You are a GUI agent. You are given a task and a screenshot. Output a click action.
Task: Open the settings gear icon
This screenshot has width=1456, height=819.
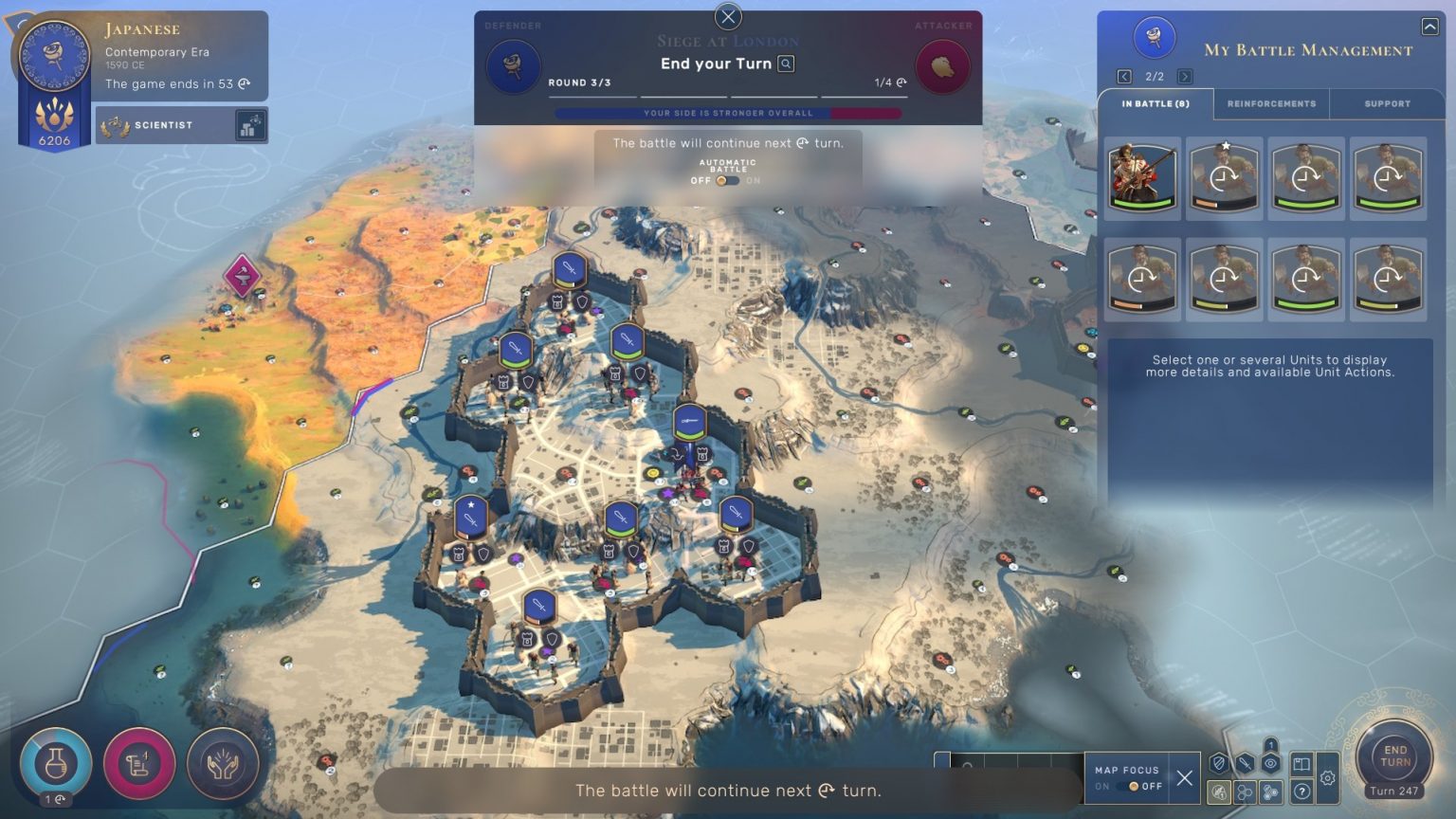(1327, 777)
